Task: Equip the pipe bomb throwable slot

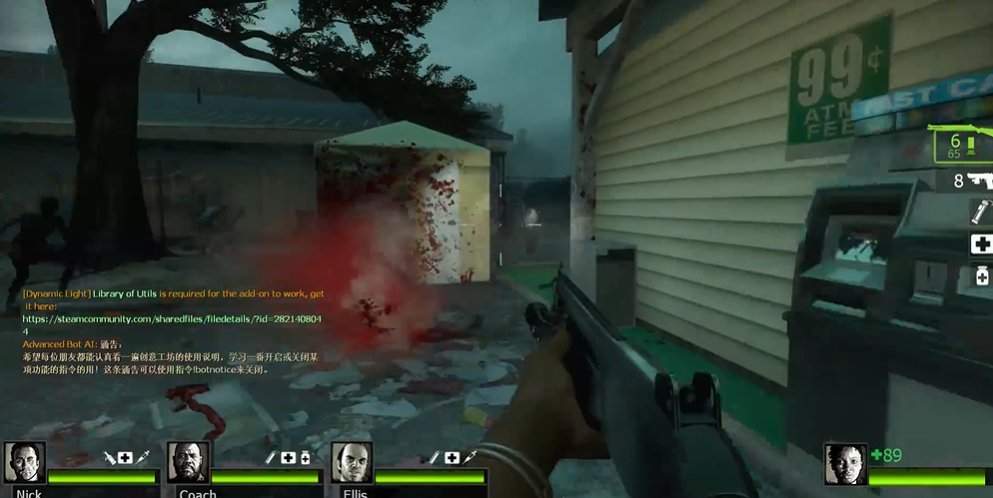Action: (x=979, y=212)
